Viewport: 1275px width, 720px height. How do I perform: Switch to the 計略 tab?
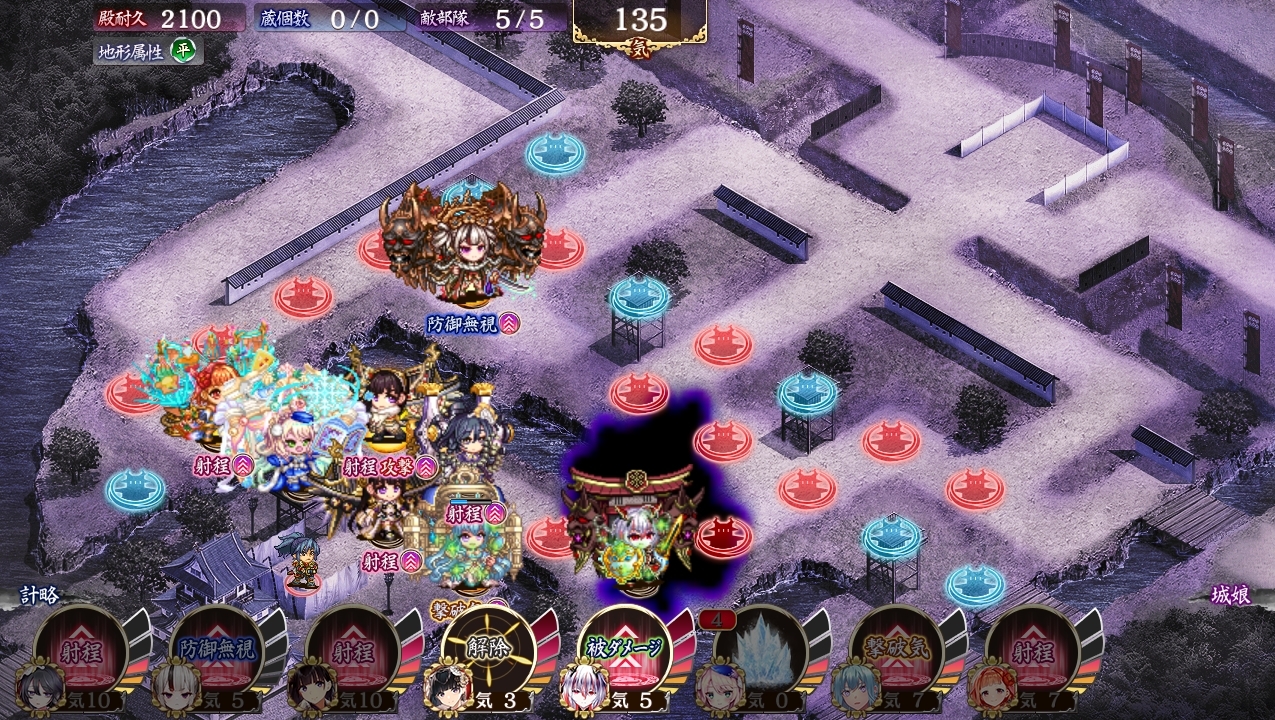click(x=40, y=595)
